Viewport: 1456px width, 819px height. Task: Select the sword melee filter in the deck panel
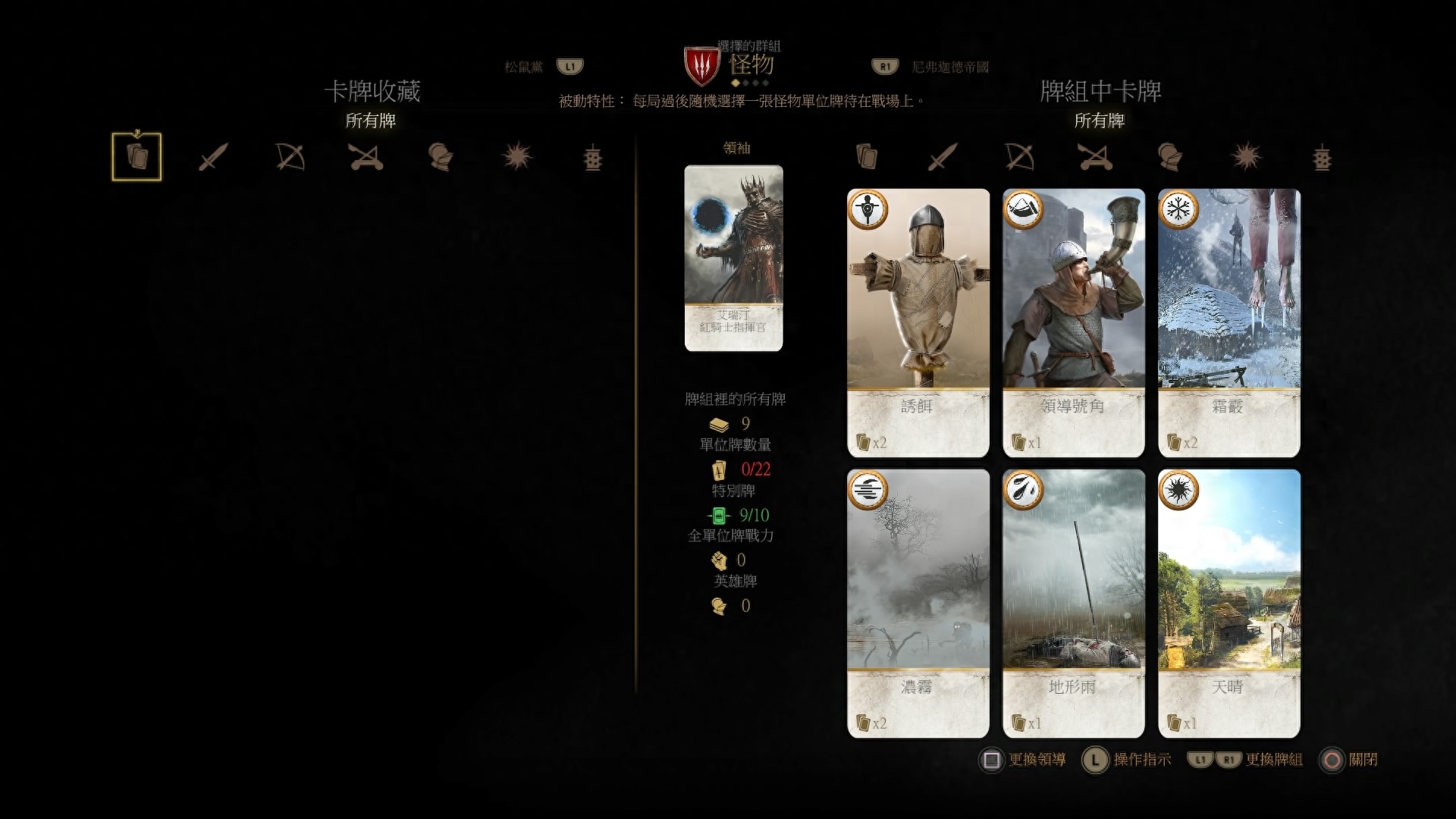943,157
